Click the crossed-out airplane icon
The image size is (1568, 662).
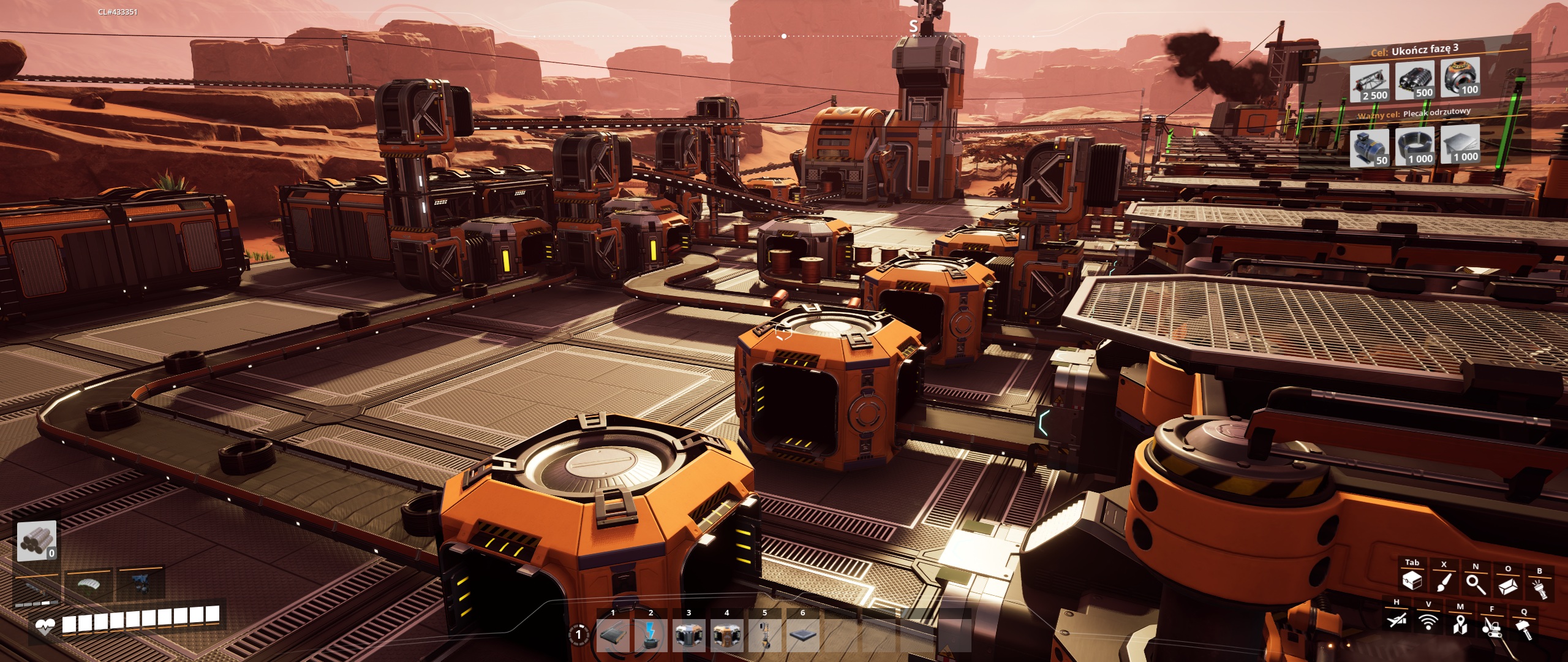pos(1396,620)
